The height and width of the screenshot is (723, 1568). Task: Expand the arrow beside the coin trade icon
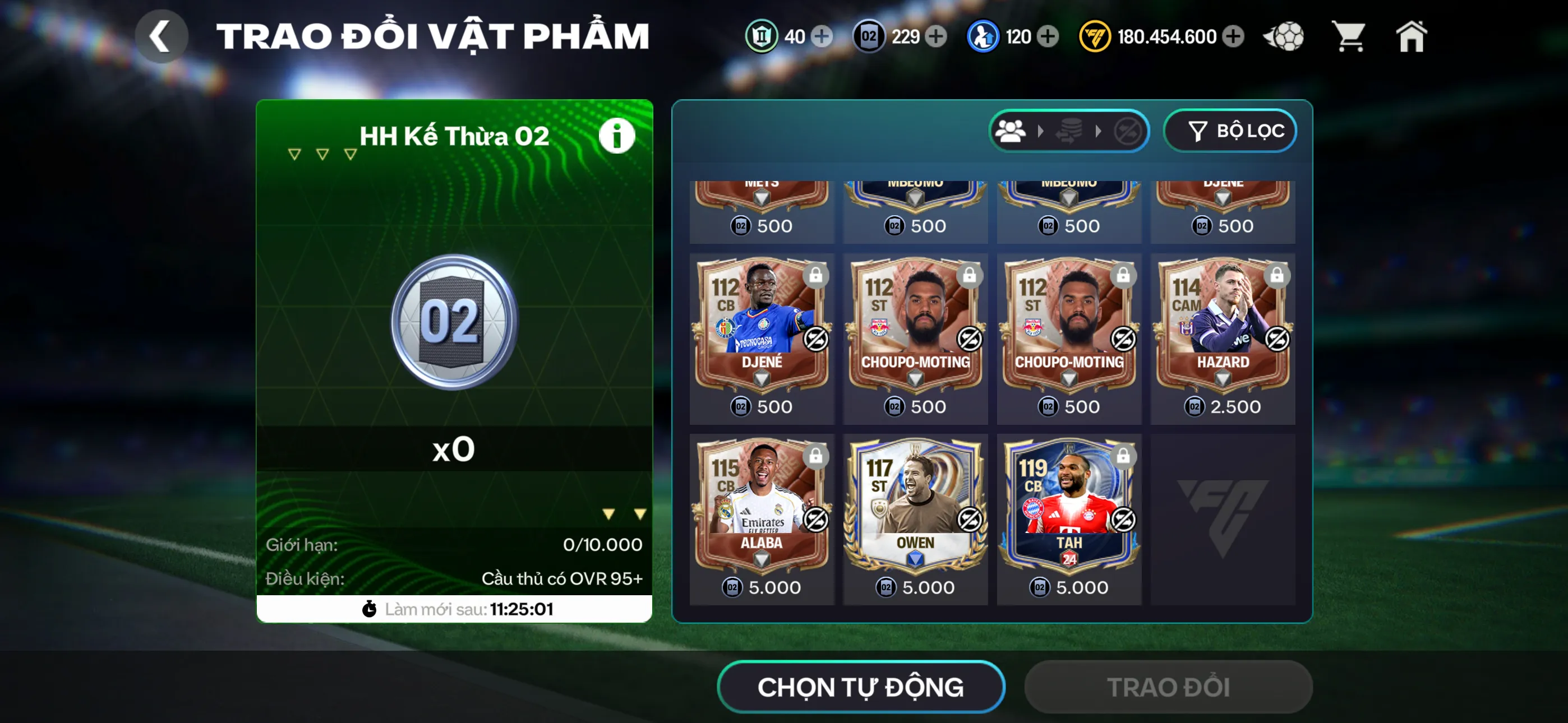coord(1099,130)
